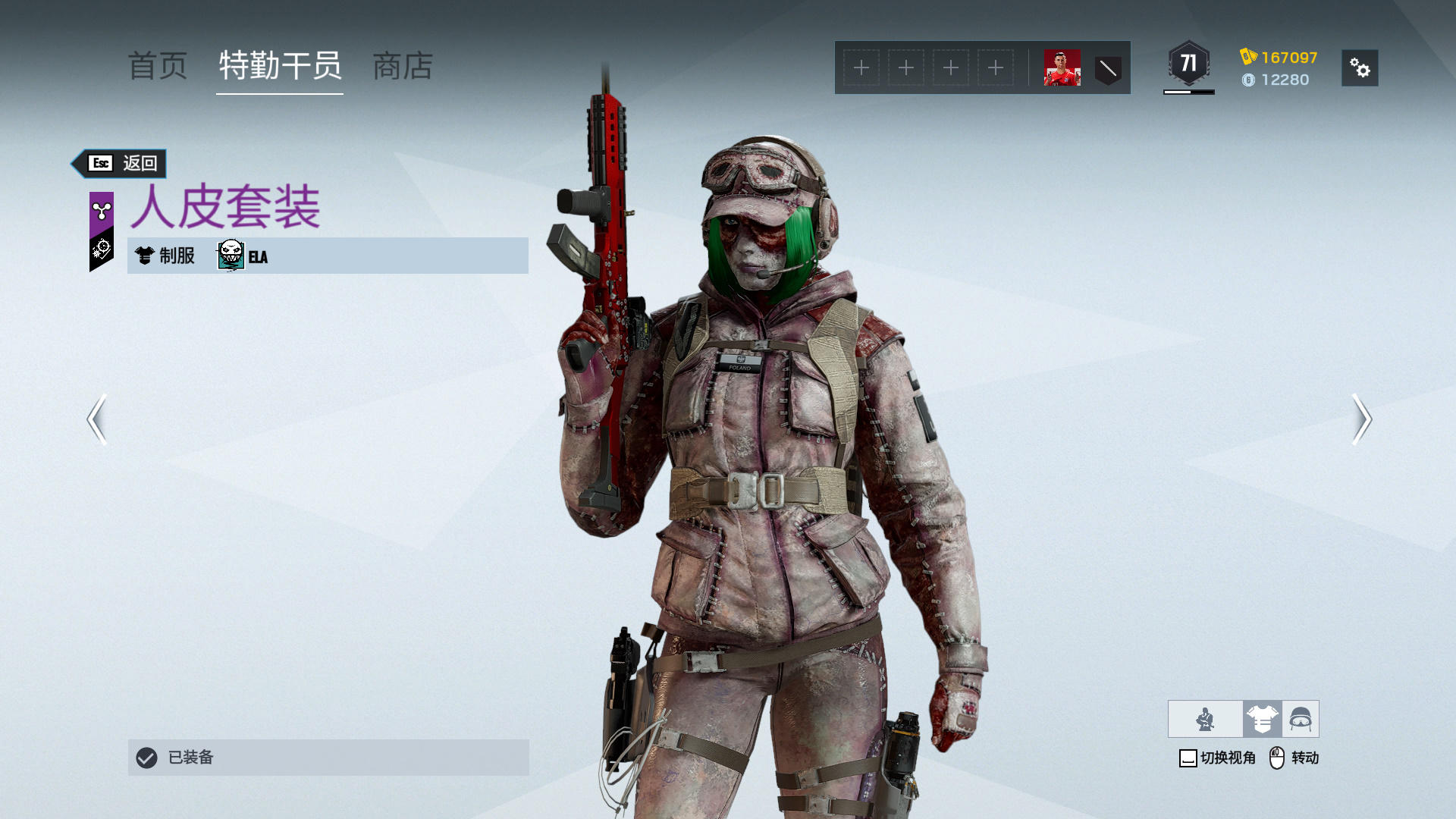Open the player avatar in squad bar
The width and height of the screenshot is (1456, 819).
[1062, 68]
